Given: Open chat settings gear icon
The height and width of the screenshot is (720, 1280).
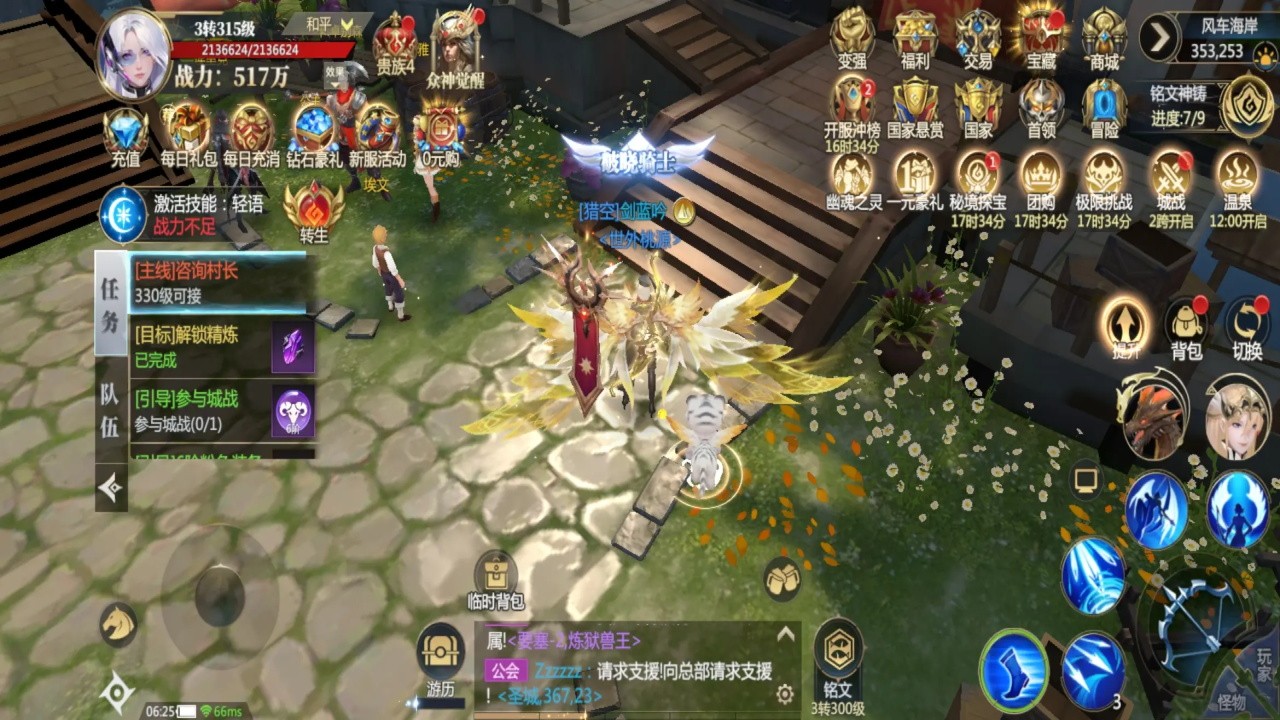Looking at the screenshot, I should click(786, 694).
